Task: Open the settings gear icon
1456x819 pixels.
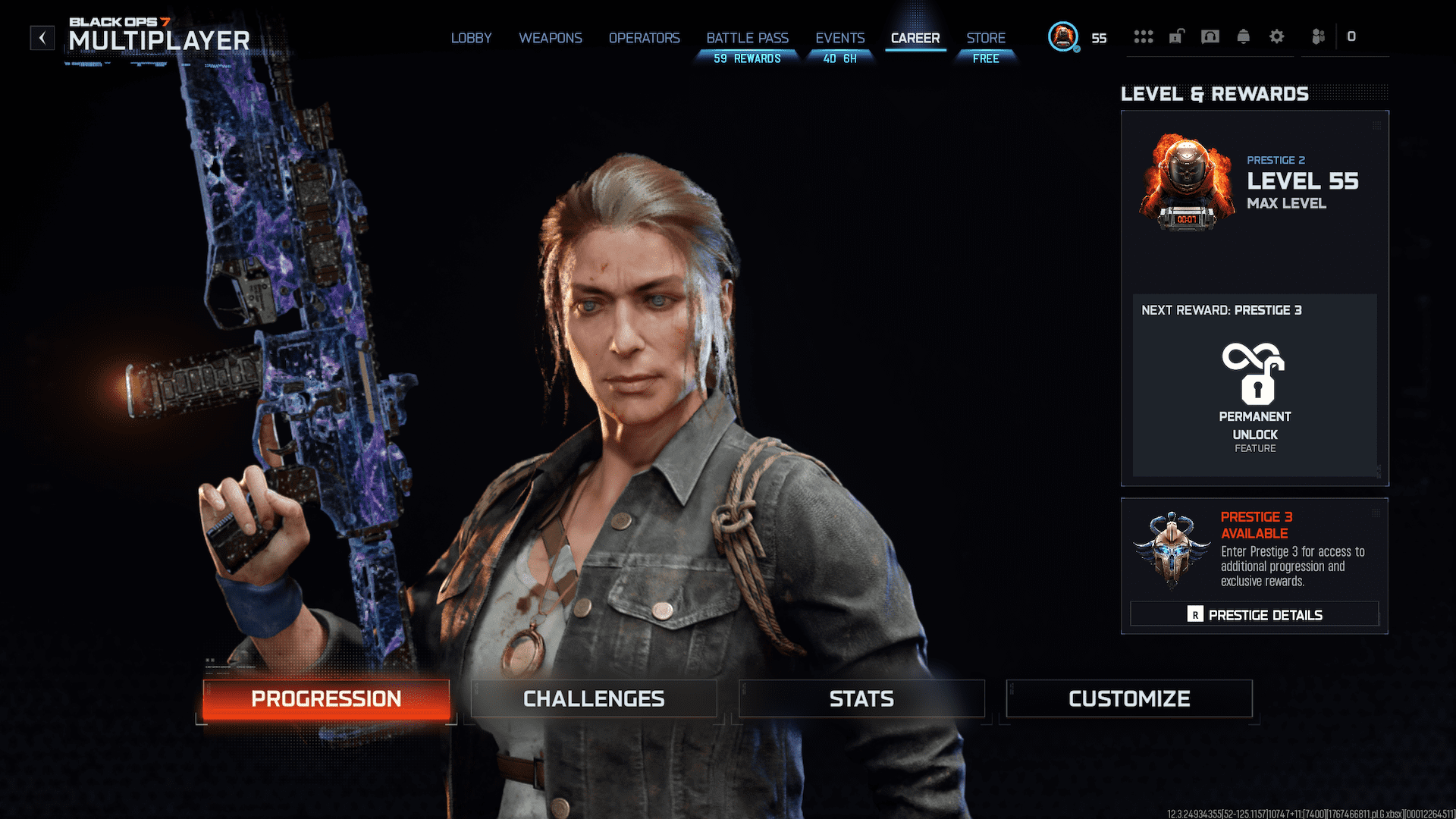Action: (1277, 36)
